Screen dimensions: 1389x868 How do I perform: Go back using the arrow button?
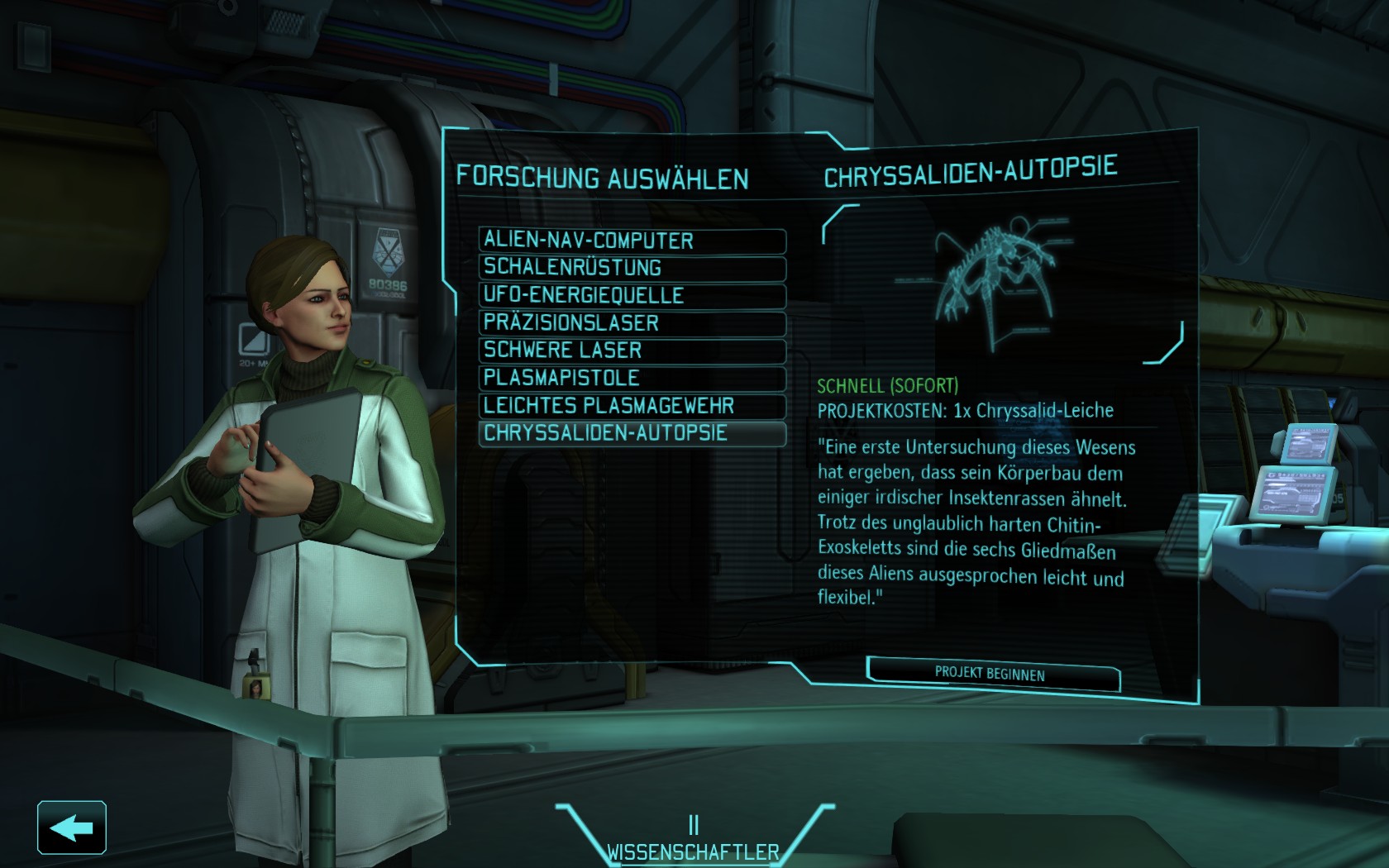point(72,827)
